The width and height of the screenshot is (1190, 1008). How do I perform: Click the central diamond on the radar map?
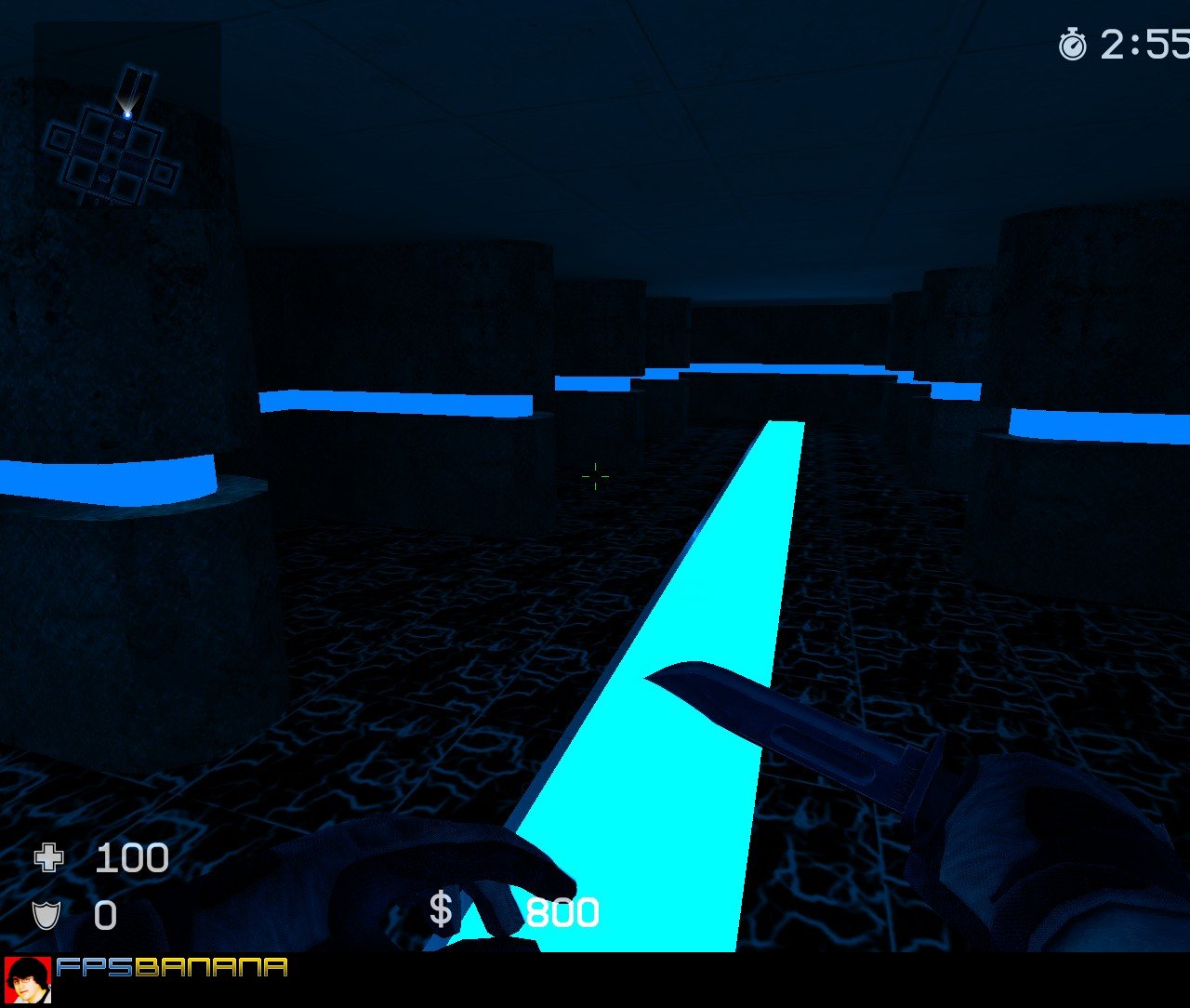pos(113,153)
